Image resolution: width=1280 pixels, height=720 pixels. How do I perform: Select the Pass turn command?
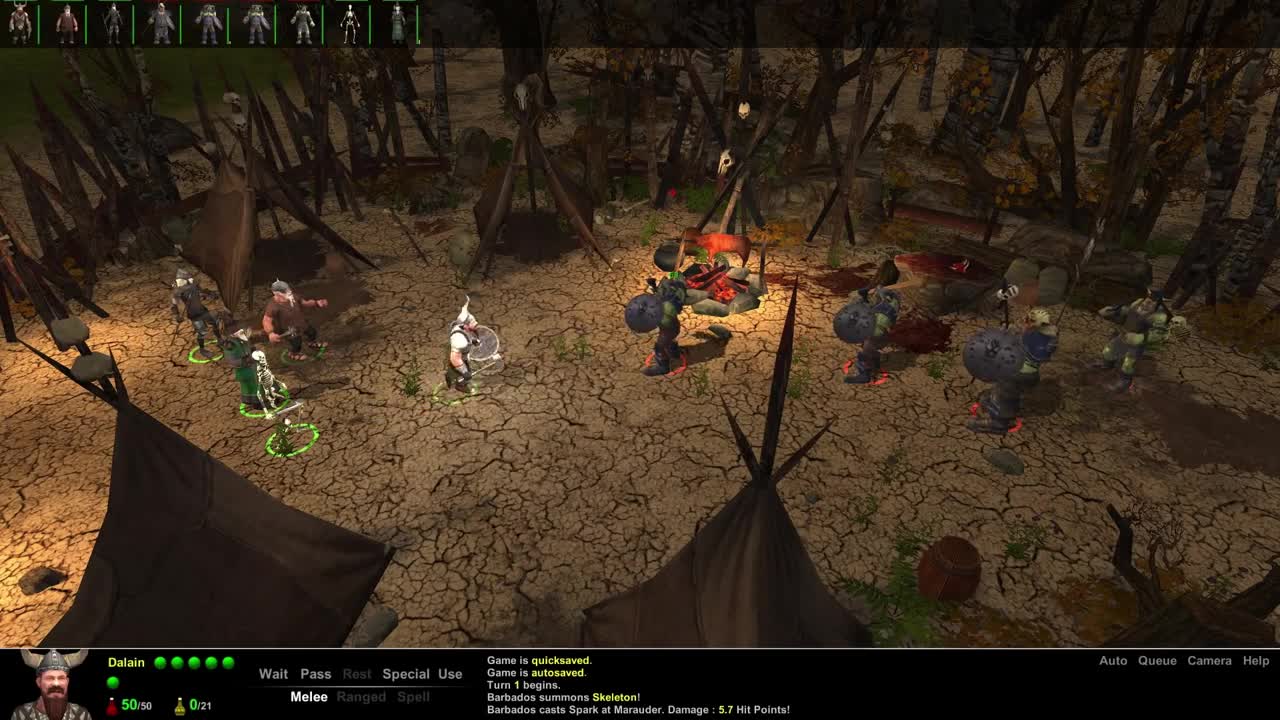[315, 674]
